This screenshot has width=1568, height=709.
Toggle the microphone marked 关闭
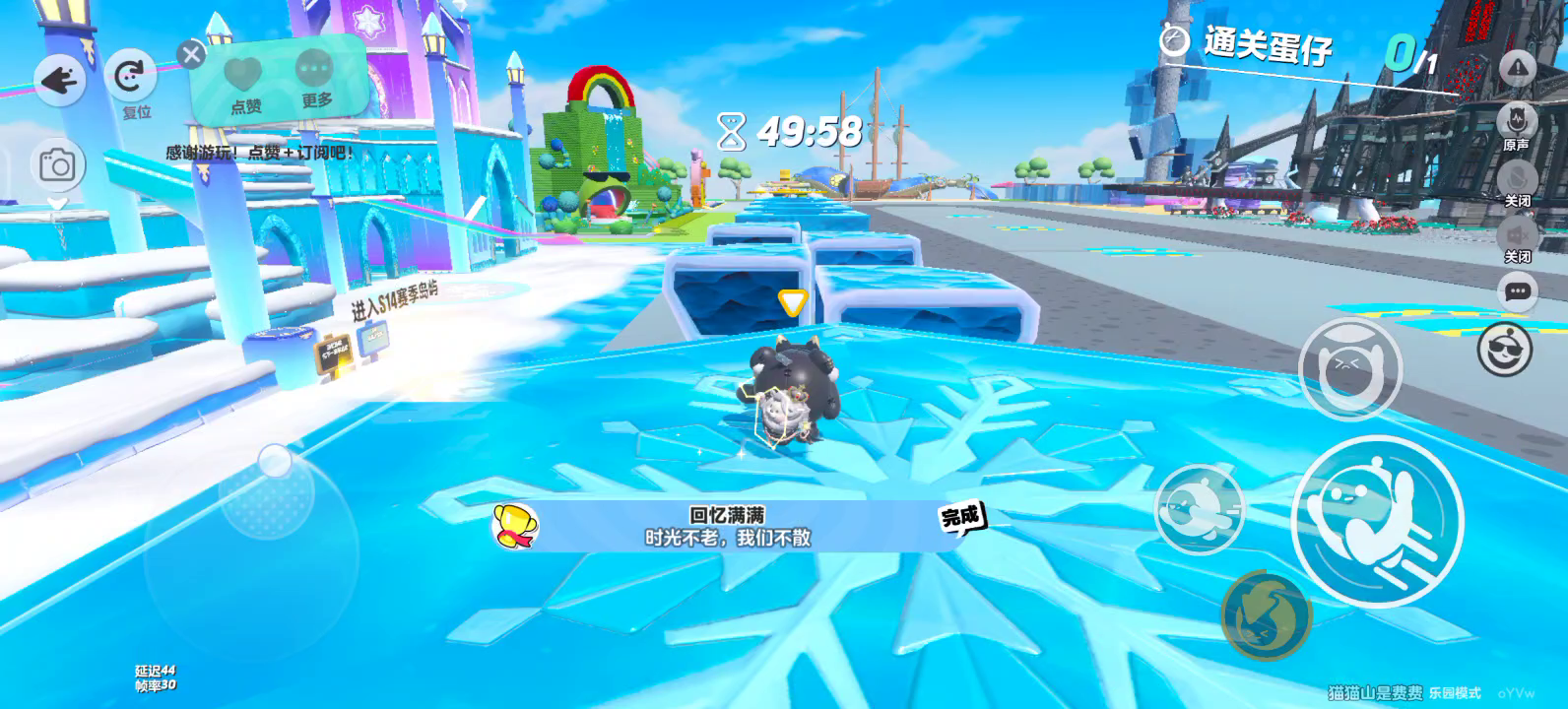(1517, 179)
